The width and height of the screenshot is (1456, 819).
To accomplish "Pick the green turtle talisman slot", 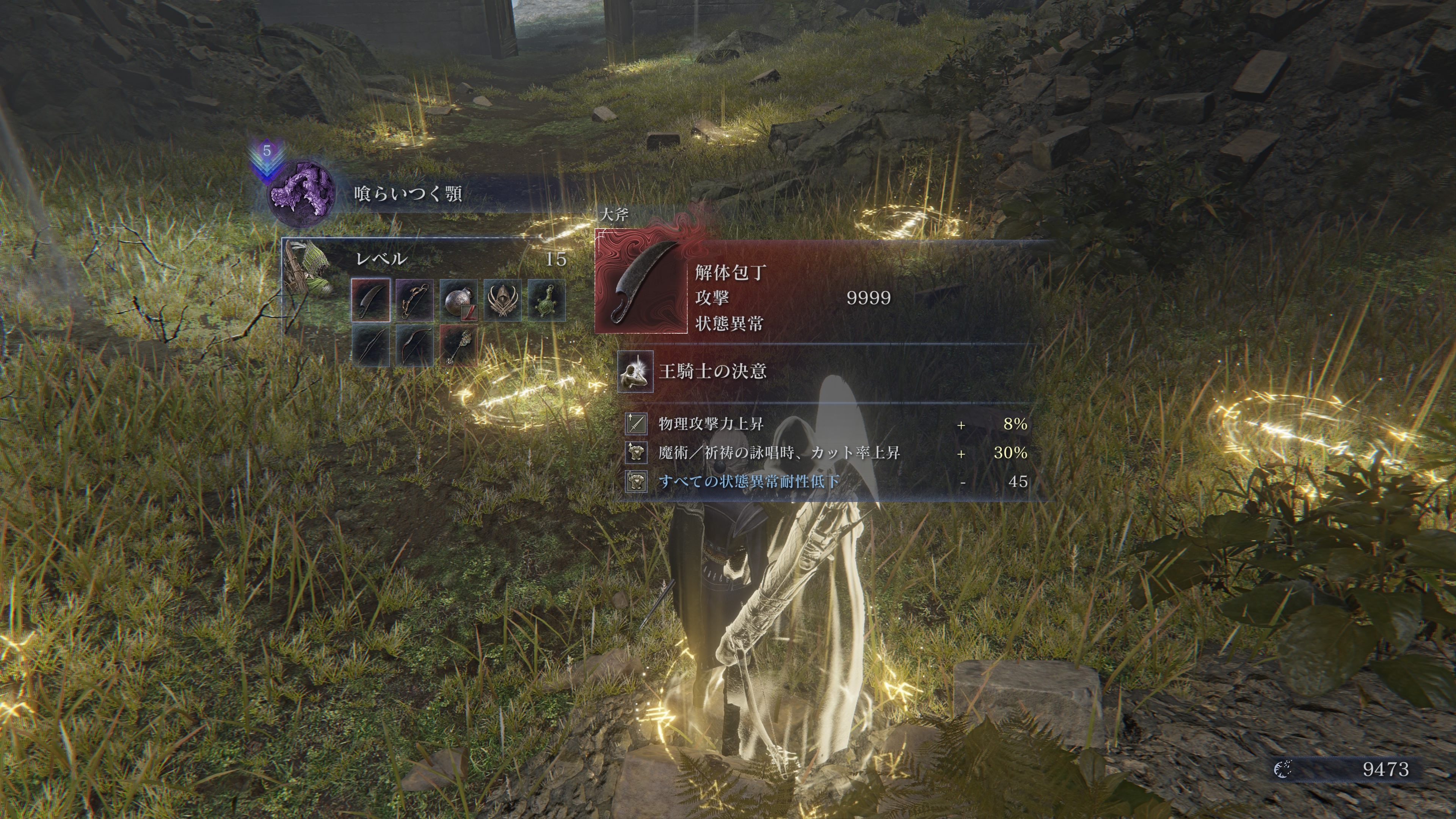I will (x=546, y=300).
